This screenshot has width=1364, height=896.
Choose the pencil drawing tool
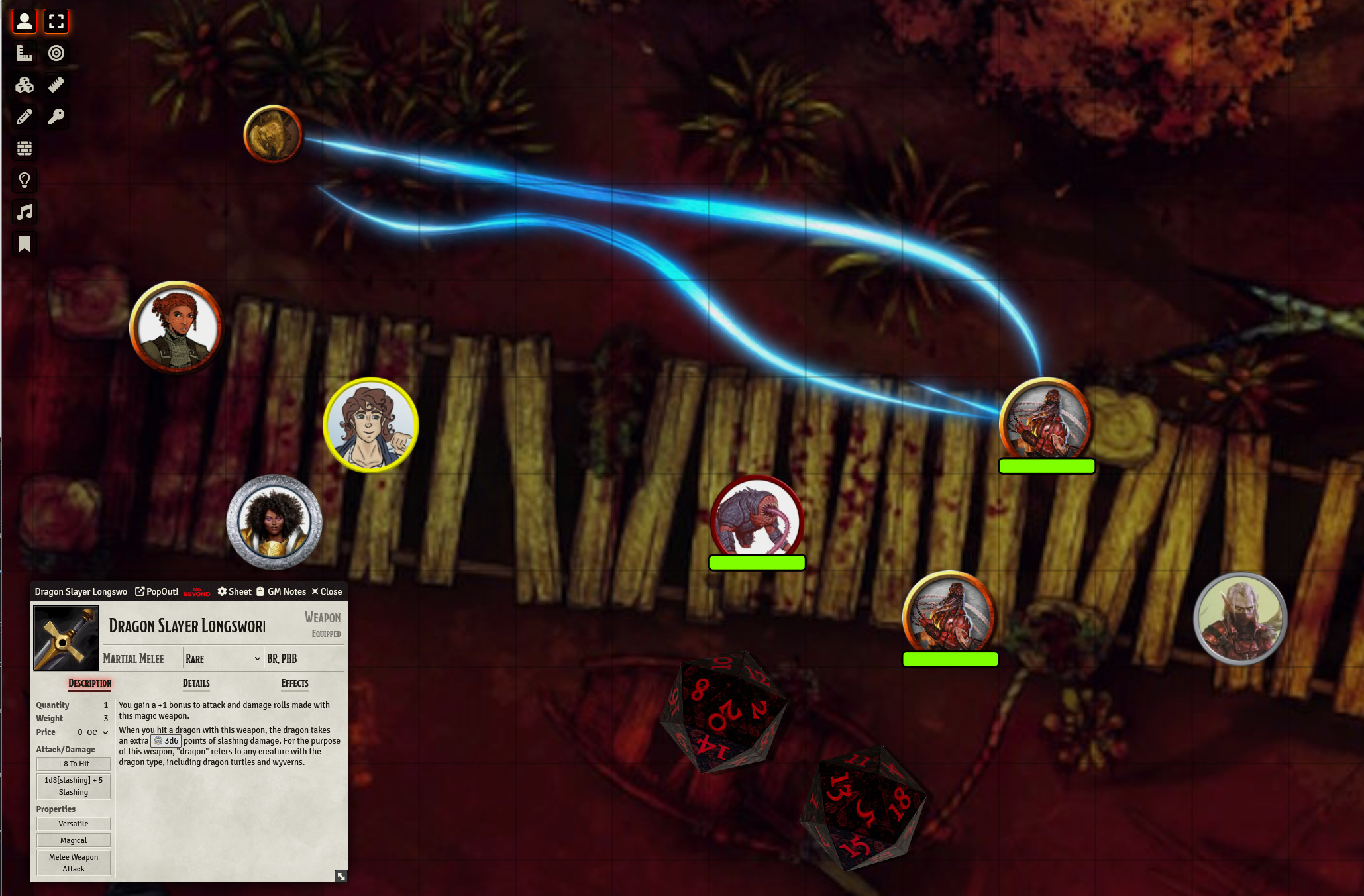click(x=25, y=117)
